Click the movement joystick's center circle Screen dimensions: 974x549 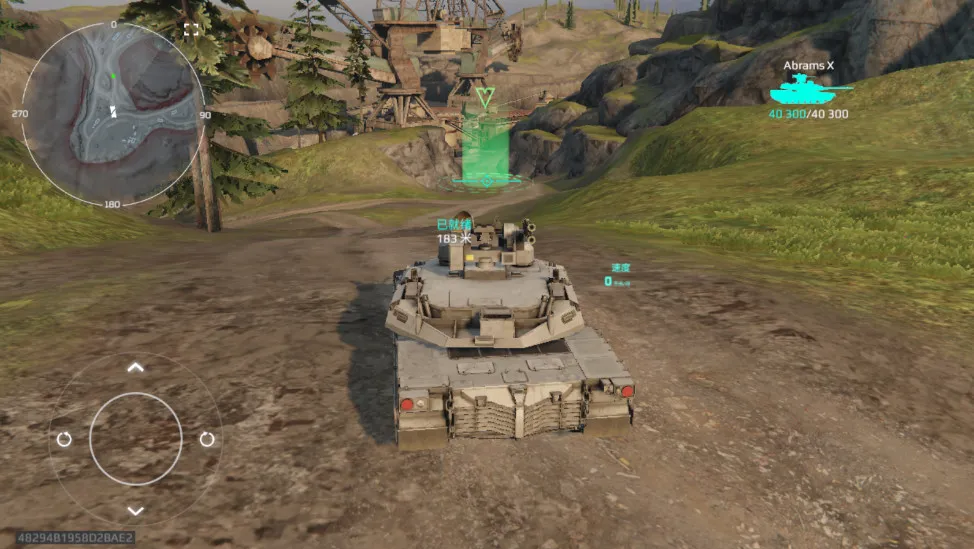pyautogui.click(x=136, y=439)
